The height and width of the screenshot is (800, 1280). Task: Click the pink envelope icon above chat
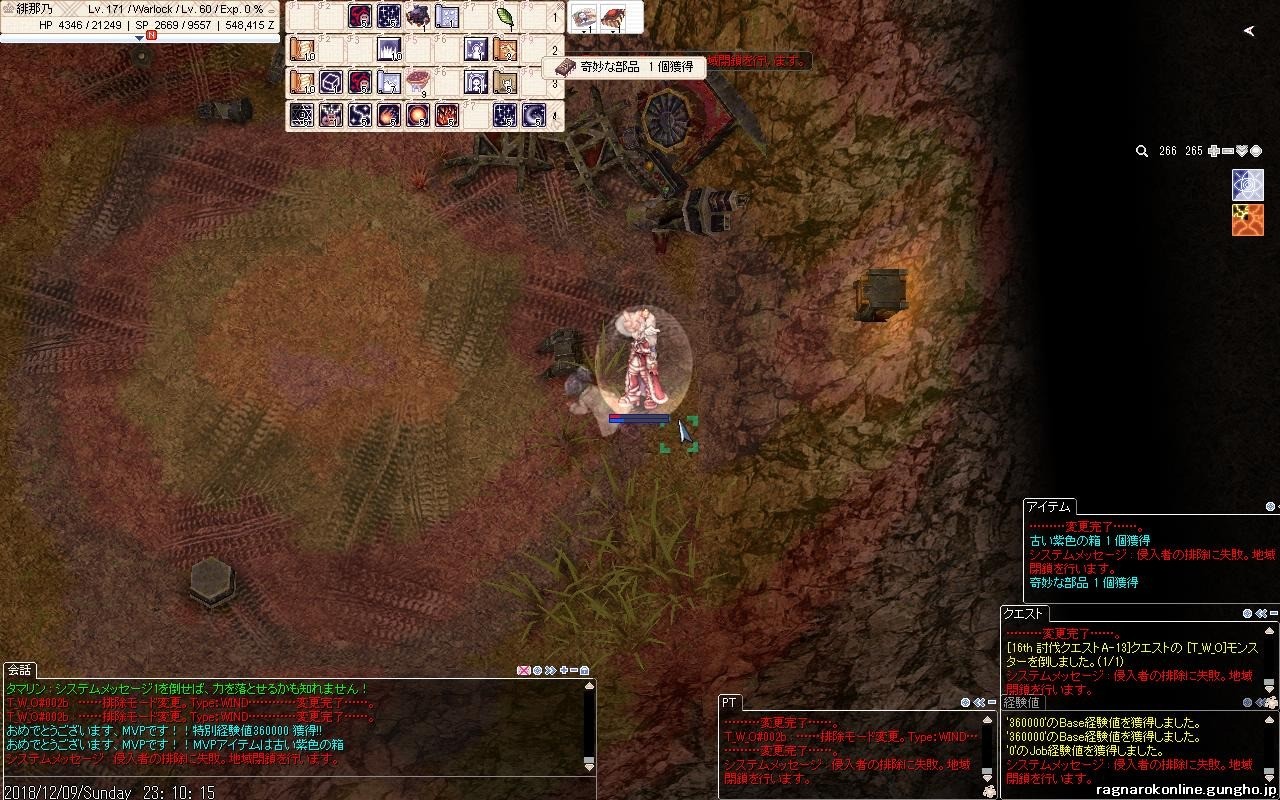523,670
